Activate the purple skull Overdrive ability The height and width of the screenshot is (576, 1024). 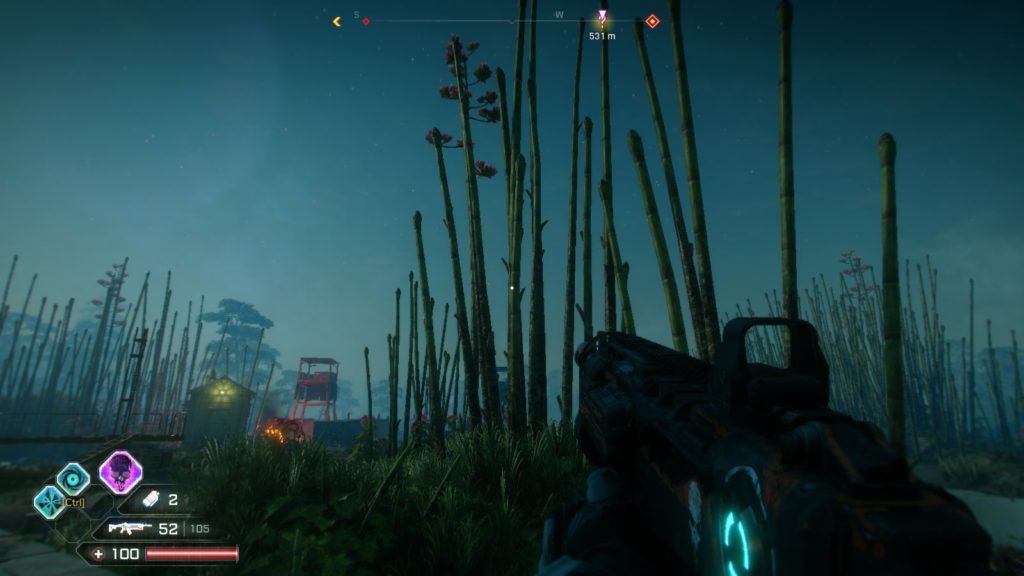[120, 472]
